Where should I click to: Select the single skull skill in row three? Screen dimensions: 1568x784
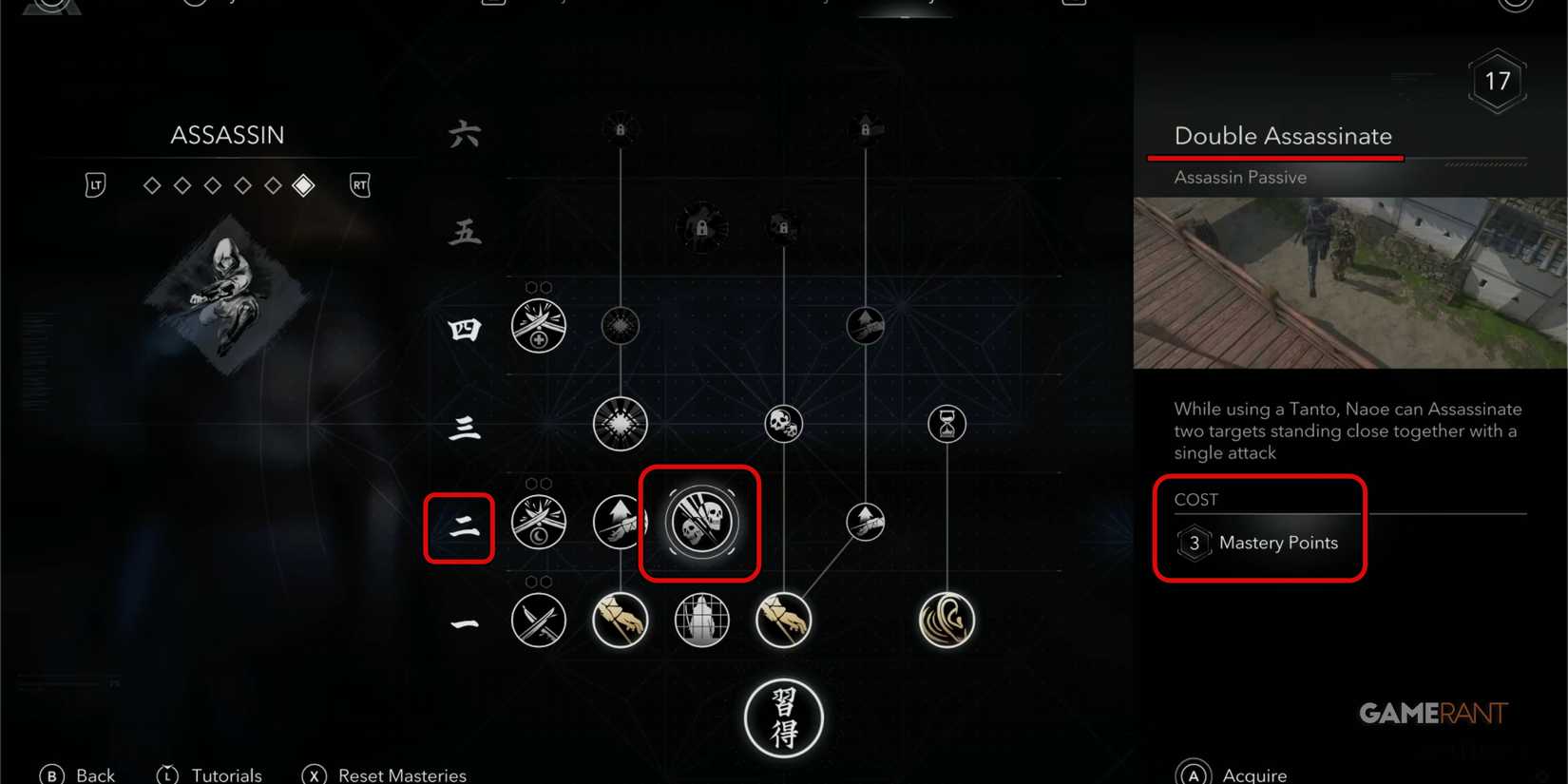(782, 425)
